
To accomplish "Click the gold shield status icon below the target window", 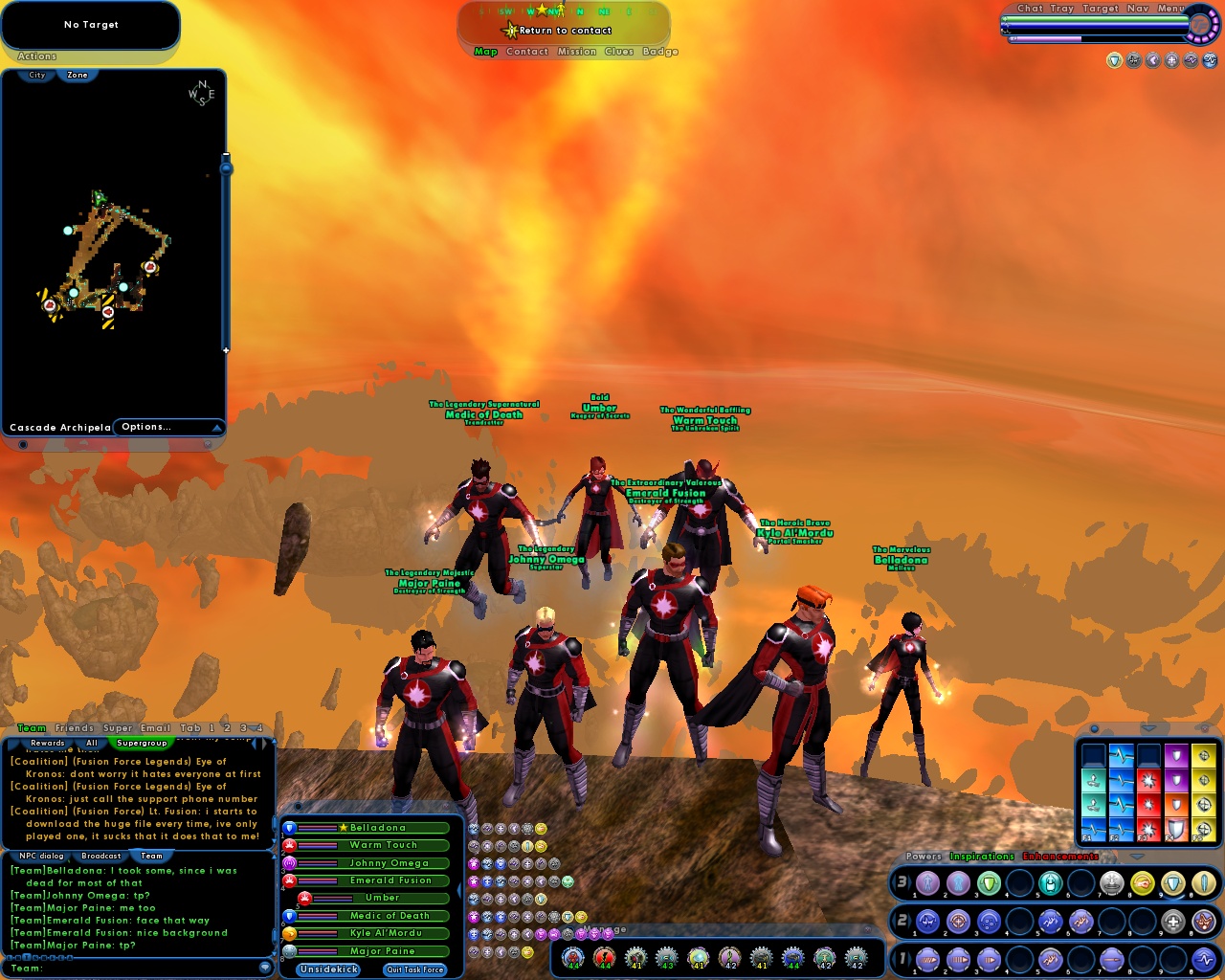I will click(x=1115, y=61).
